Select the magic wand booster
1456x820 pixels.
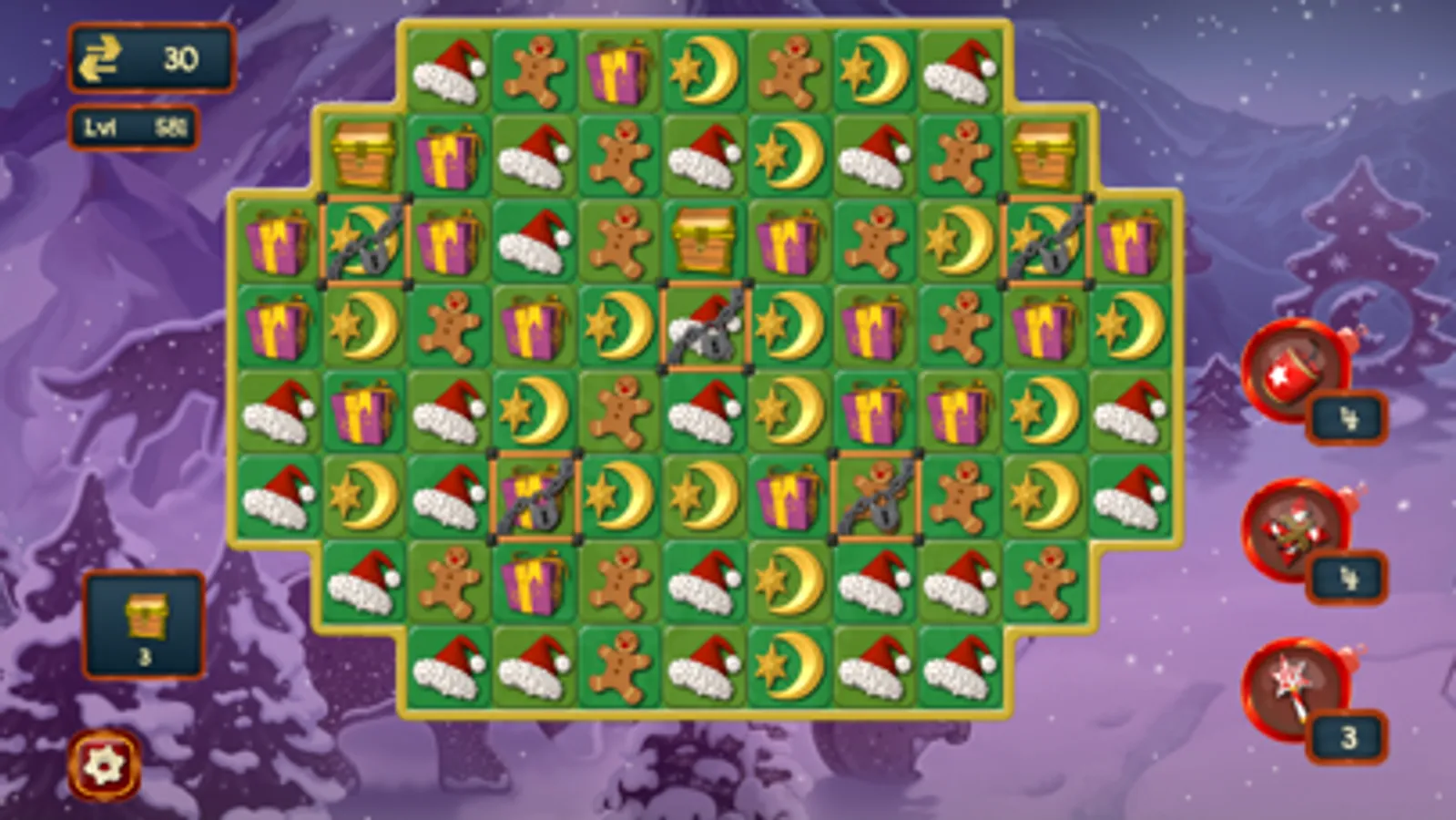point(1293,688)
